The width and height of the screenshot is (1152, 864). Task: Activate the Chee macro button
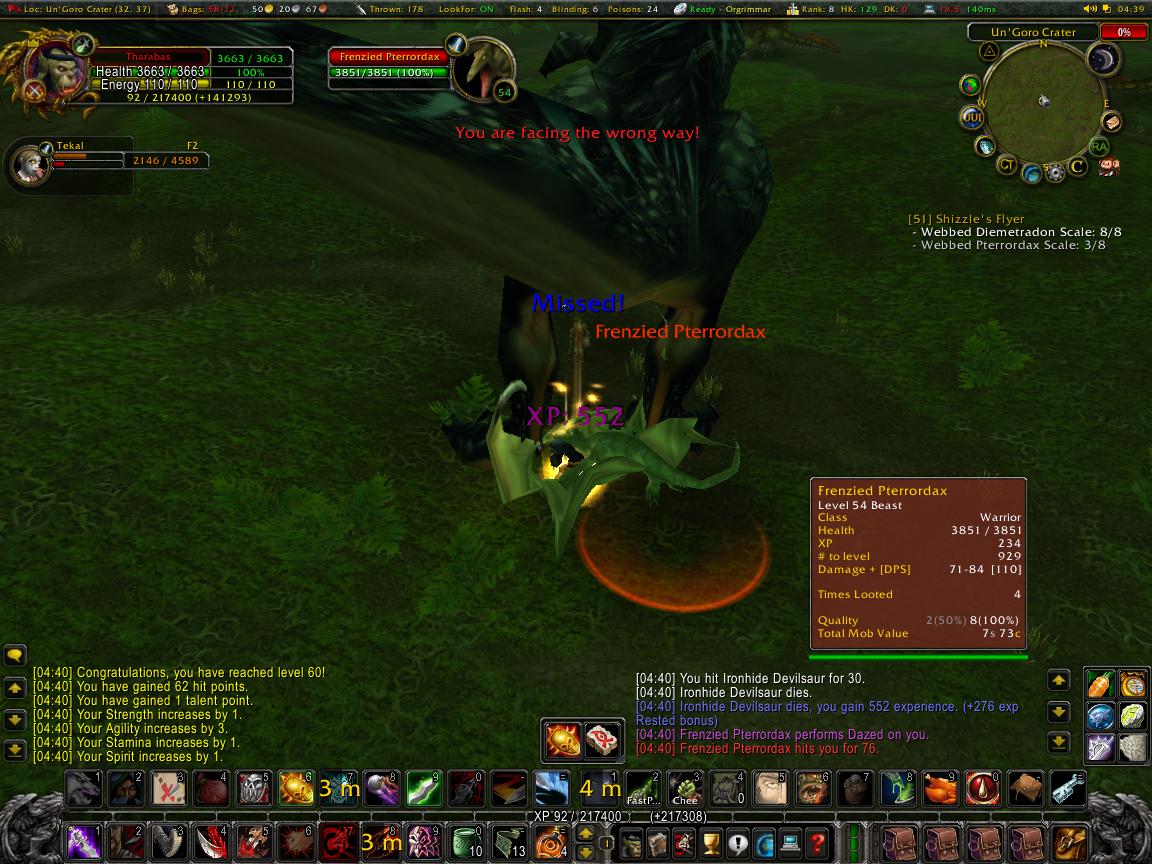click(684, 789)
